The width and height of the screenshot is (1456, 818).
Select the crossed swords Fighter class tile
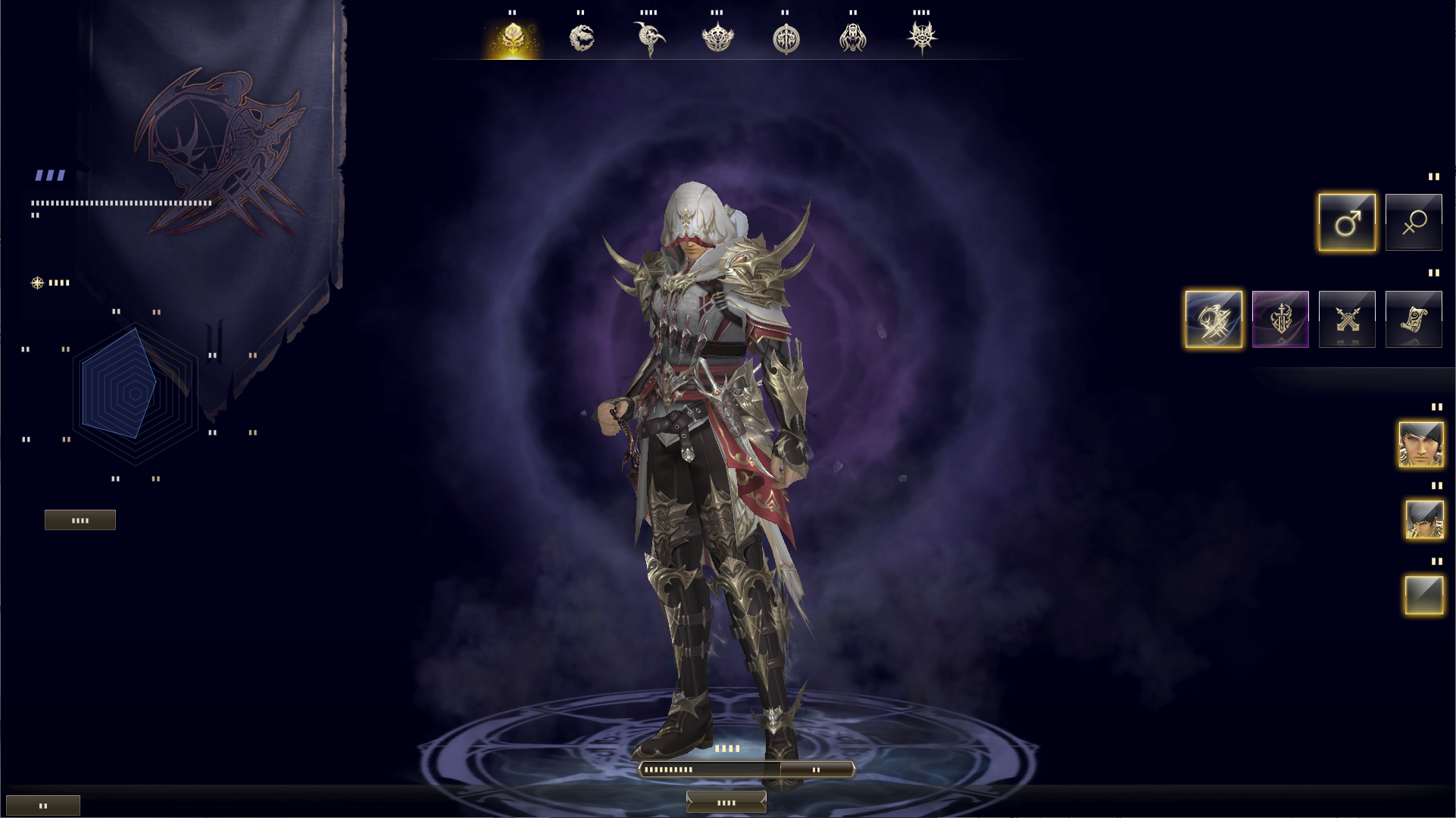[1347, 319]
